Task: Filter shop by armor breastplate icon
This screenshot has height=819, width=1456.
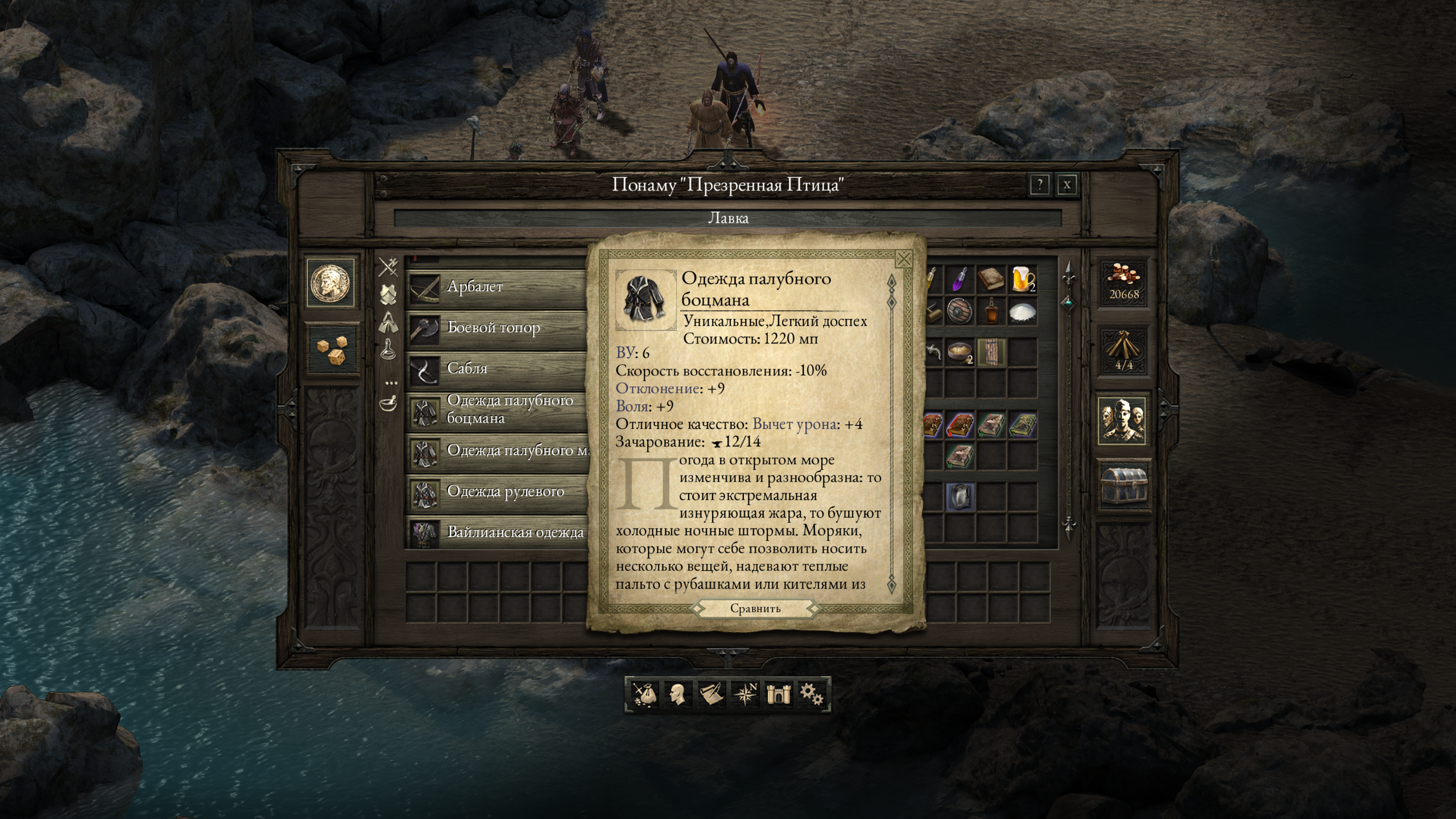Action: (388, 295)
